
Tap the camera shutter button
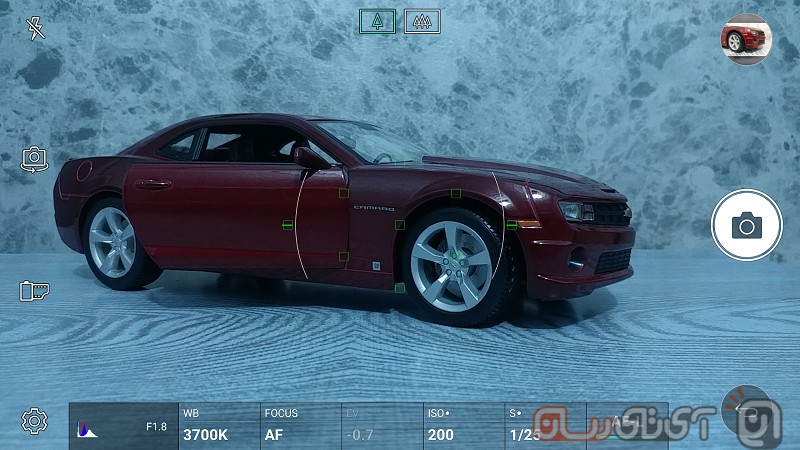746,225
